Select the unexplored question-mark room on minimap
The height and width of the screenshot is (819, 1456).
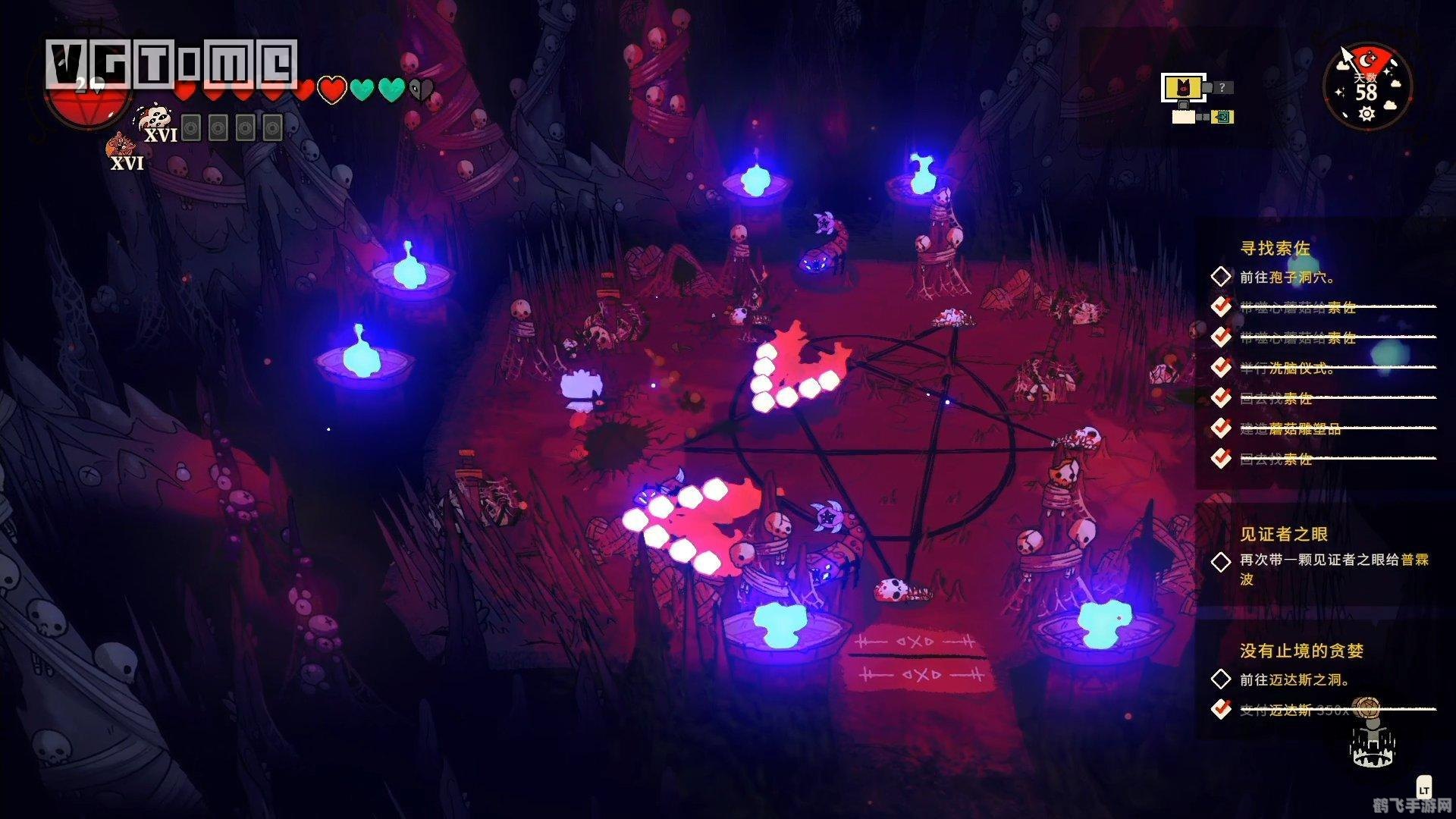tap(1222, 88)
